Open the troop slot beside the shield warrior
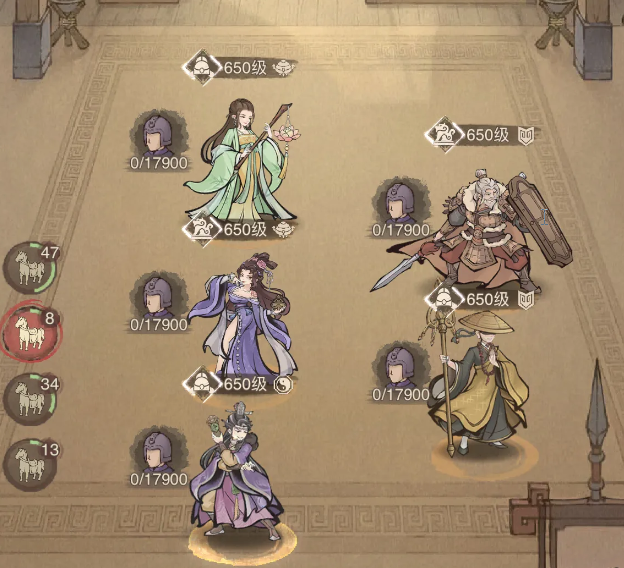 pos(399,204)
